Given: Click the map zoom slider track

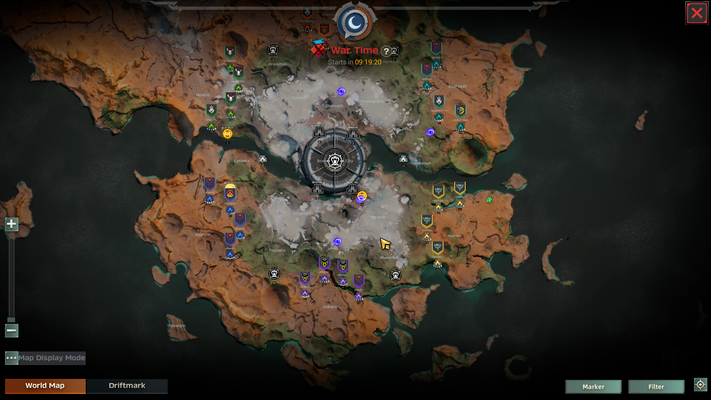Looking at the screenshot, I should [x=12, y=278].
